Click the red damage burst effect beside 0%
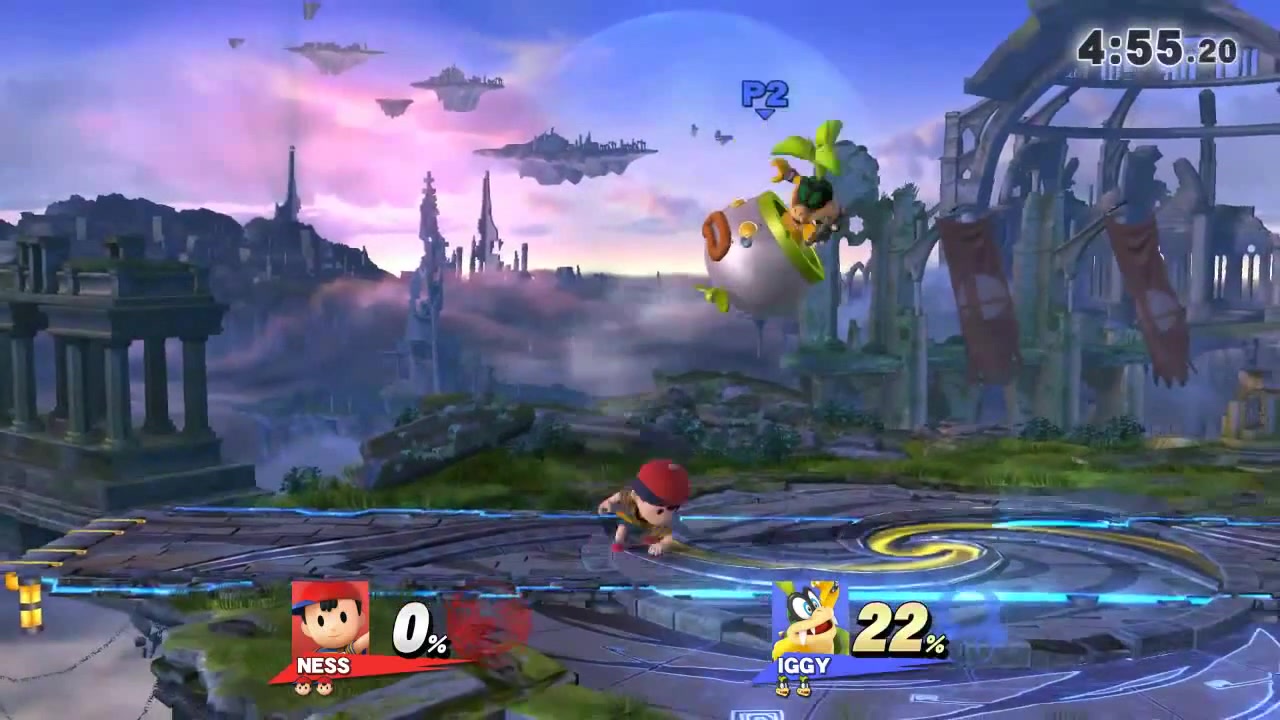 tap(487, 622)
